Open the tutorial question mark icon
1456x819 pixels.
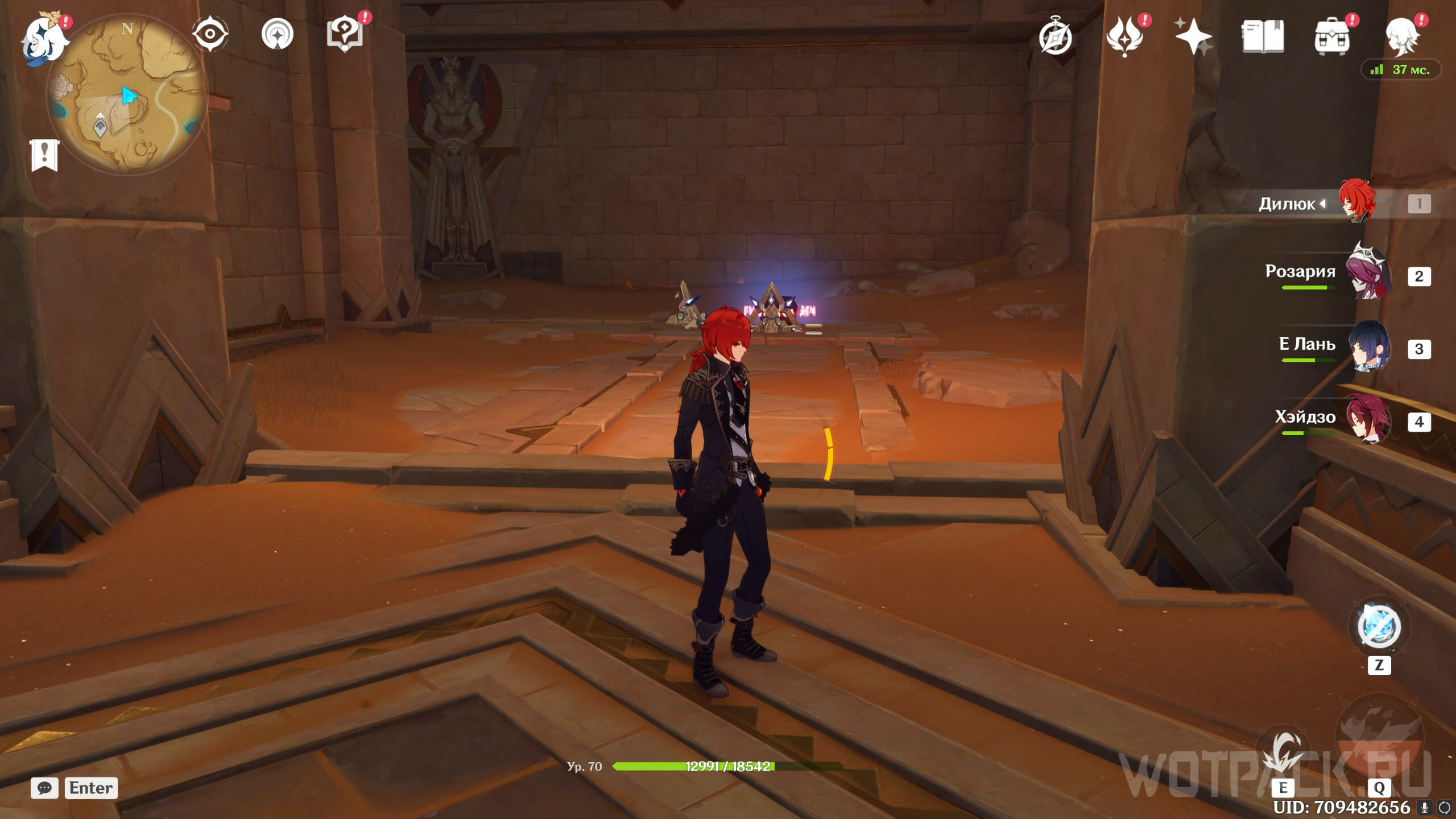[x=345, y=34]
